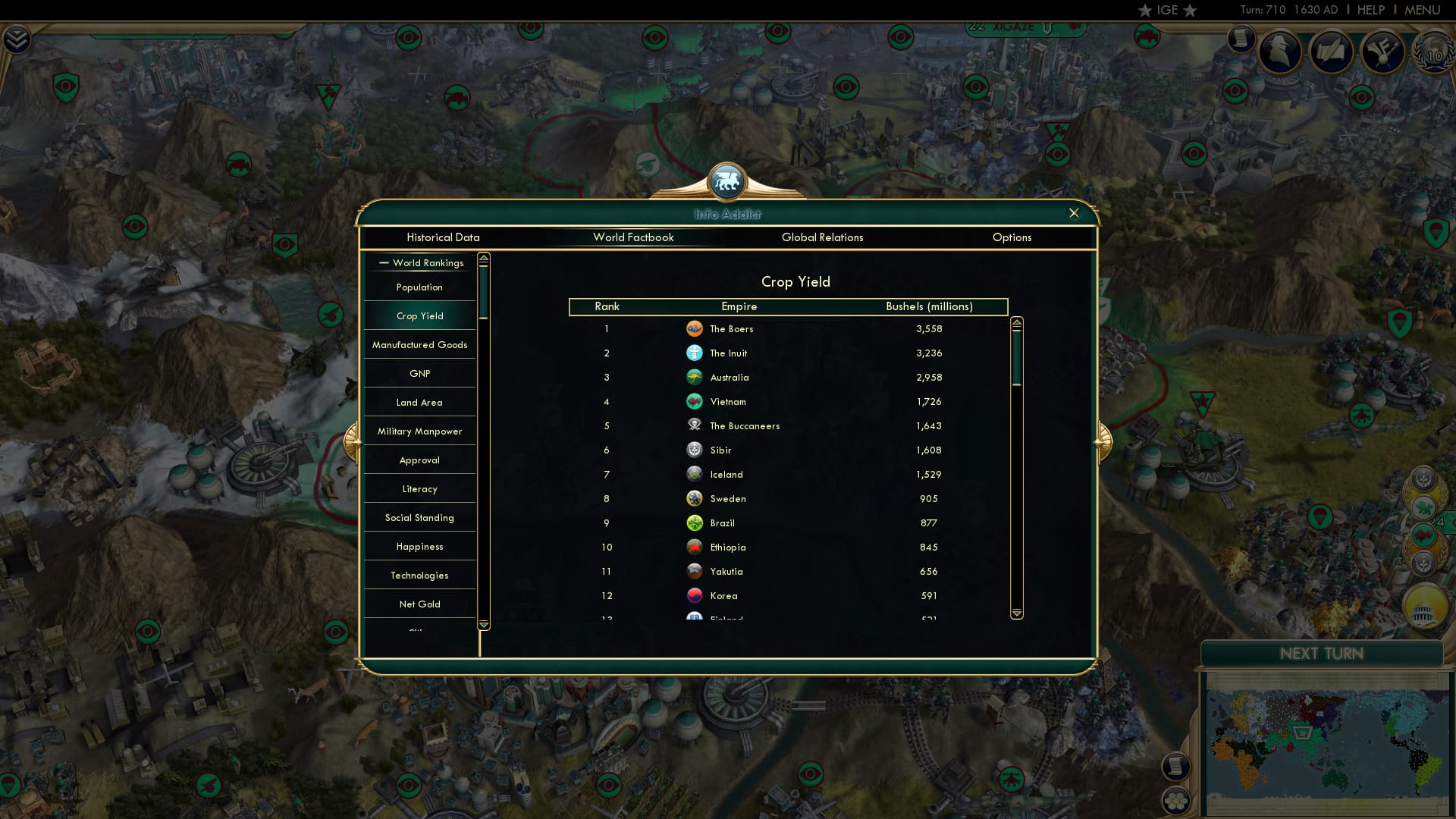Collapse the World Rankings section
Image resolution: width=1456 pixels, height=819 pixels.
tap(384, 263)
